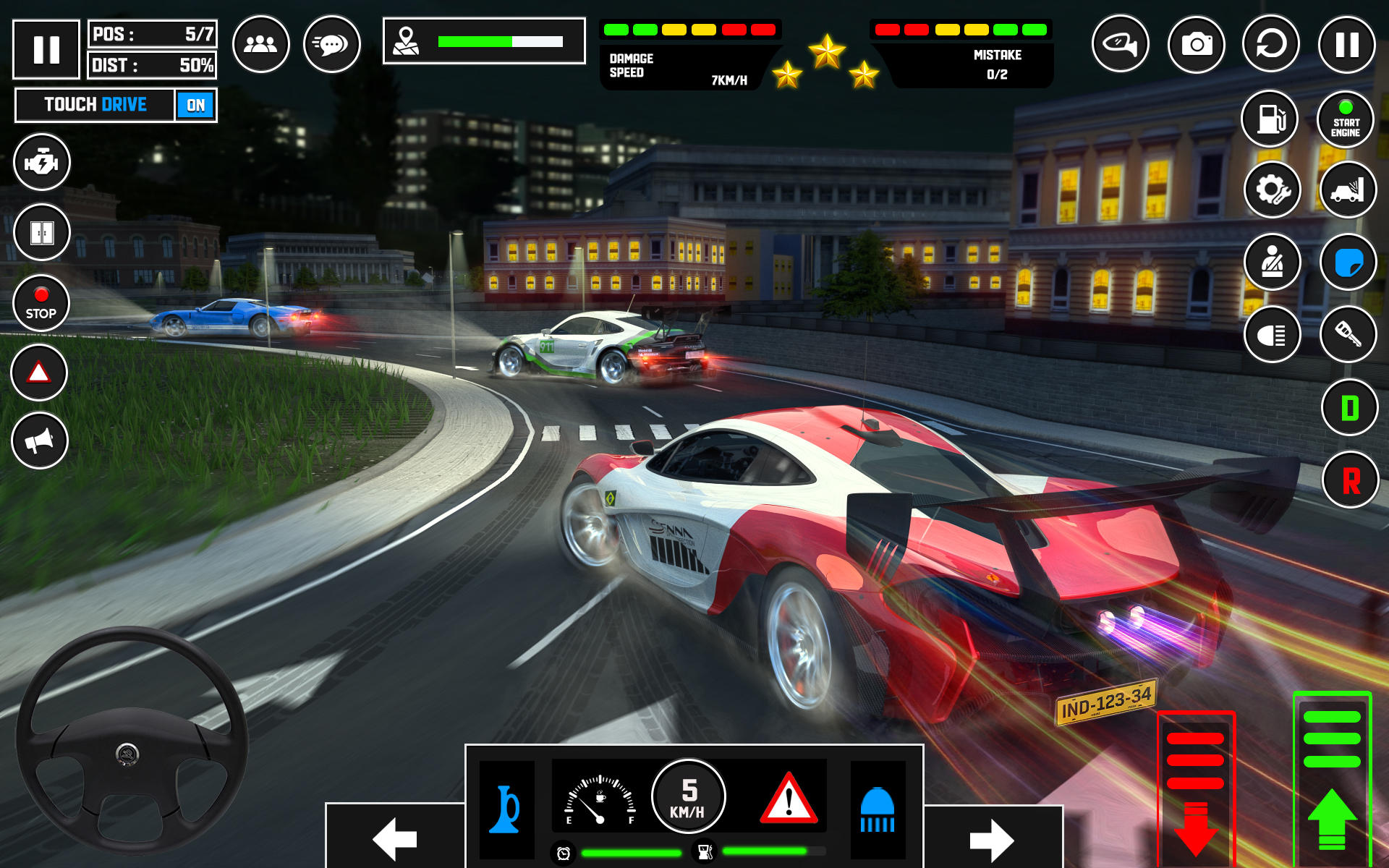This screenshot has height=868, width=1389.
Task: Open the chat bubble button
Action: [x=331, y=45]
